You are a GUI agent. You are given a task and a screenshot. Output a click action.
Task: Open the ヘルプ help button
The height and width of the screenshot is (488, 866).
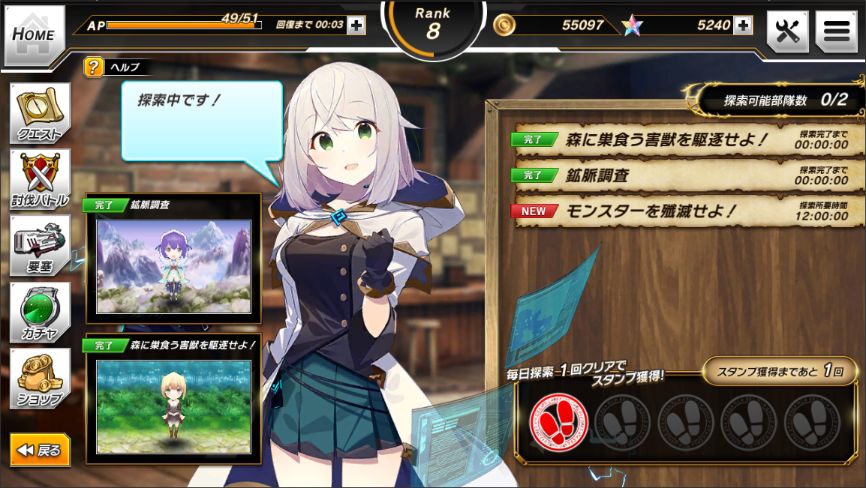pos(94,68)
